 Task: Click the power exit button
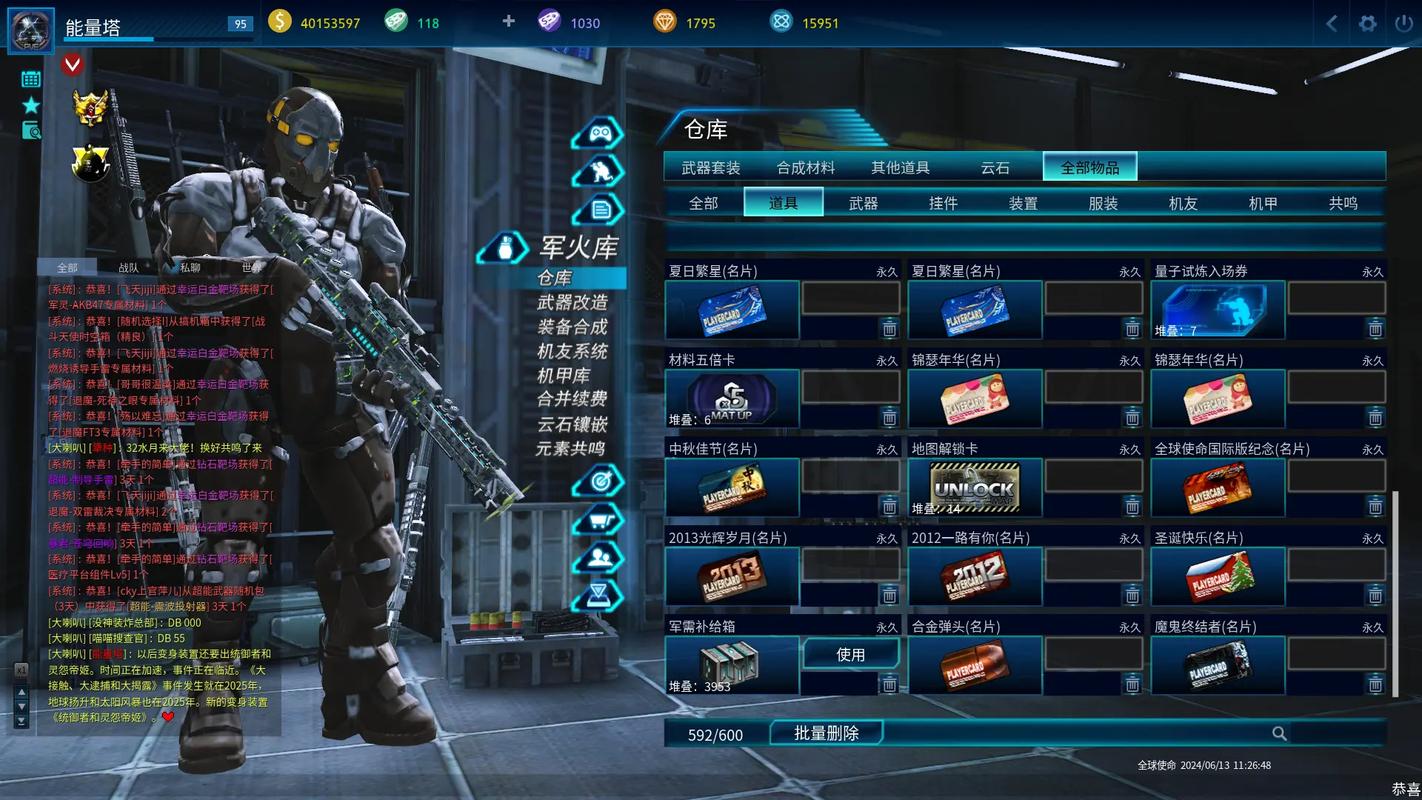click(x=1403, y=23)
